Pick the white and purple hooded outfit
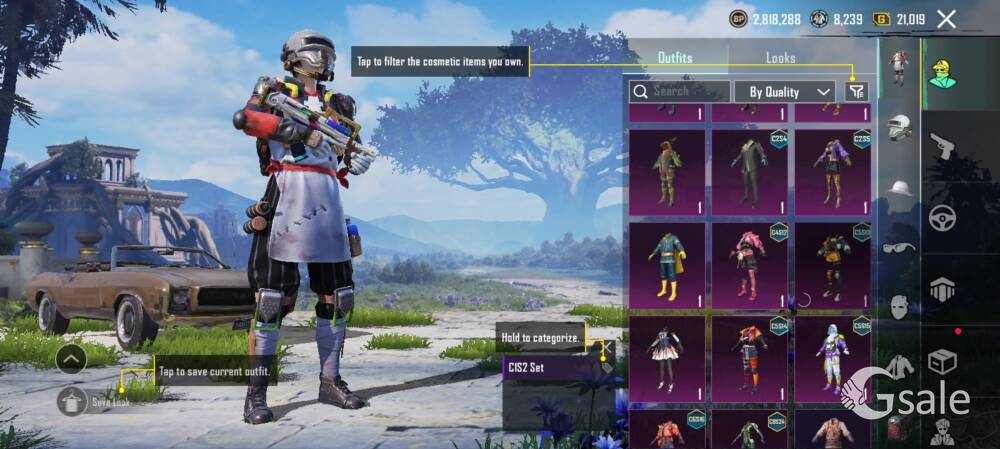The width and height of the screenshot is (1000, 449). pos(832,357)
